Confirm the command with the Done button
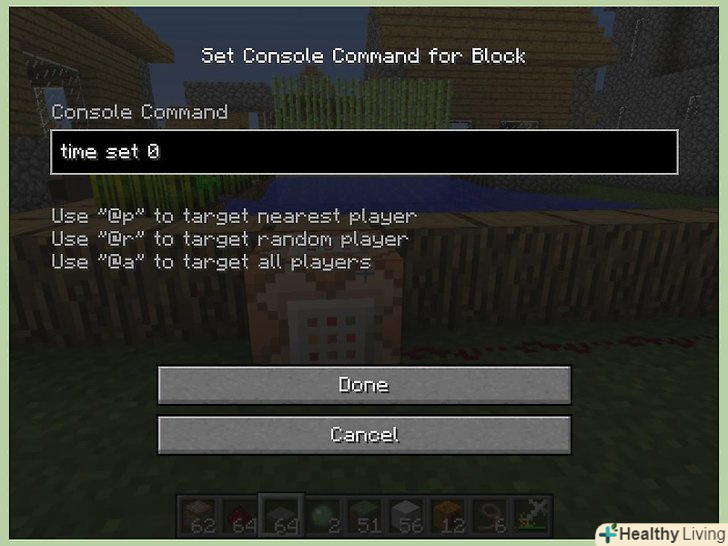 pyautogui.click(x=364, y=385)
